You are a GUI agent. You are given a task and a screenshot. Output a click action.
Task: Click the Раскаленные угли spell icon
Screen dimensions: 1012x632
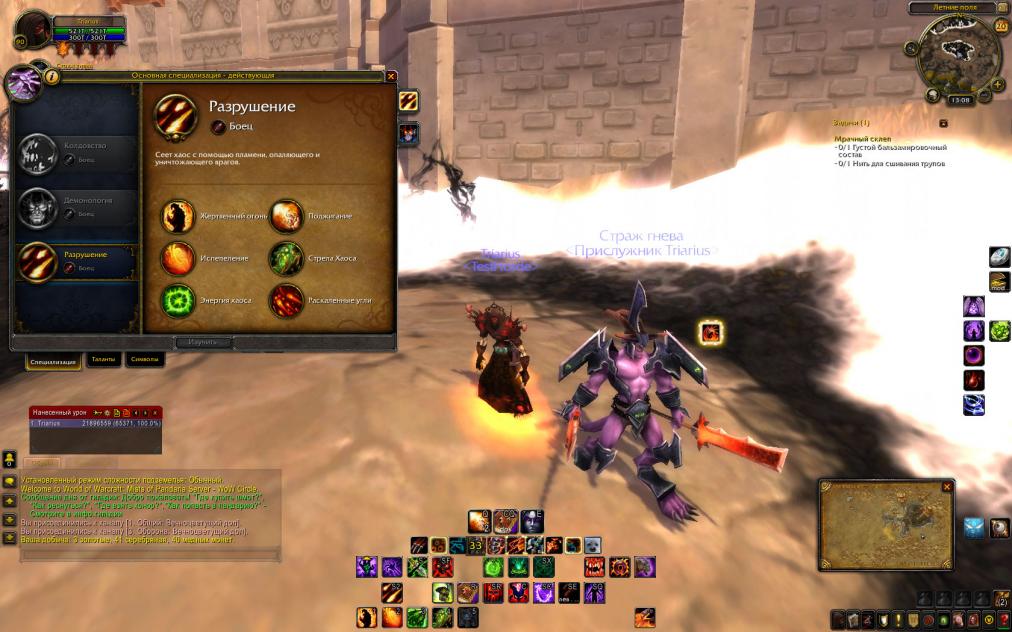coord(287,301)
